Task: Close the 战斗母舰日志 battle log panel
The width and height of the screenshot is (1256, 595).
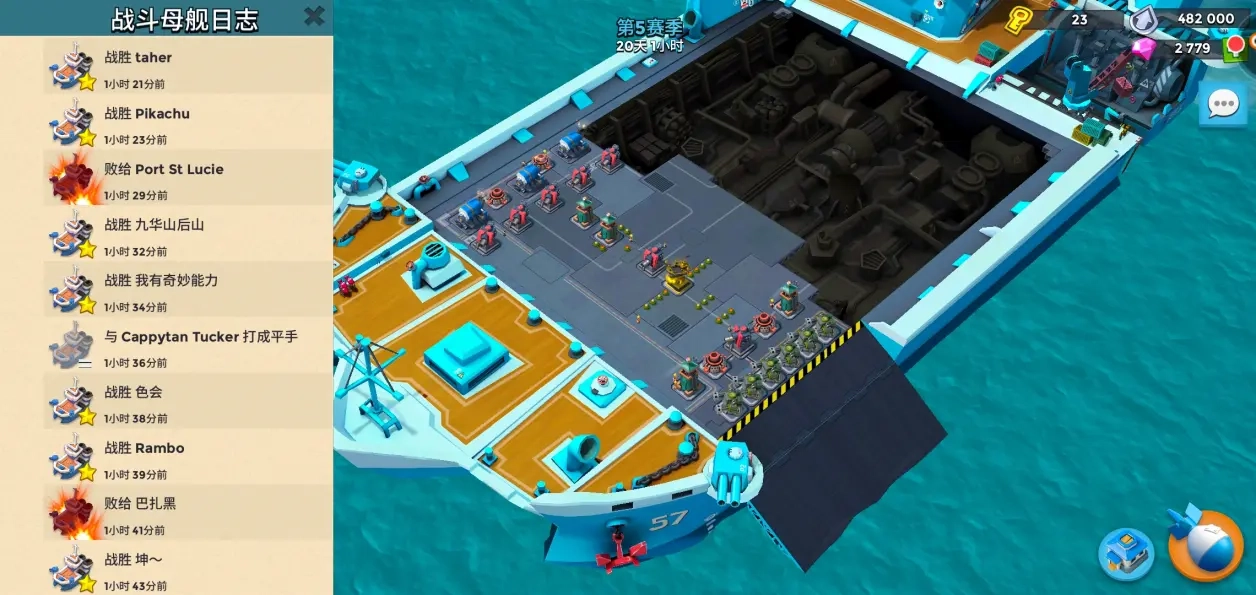Action: (x=314, y=16)
